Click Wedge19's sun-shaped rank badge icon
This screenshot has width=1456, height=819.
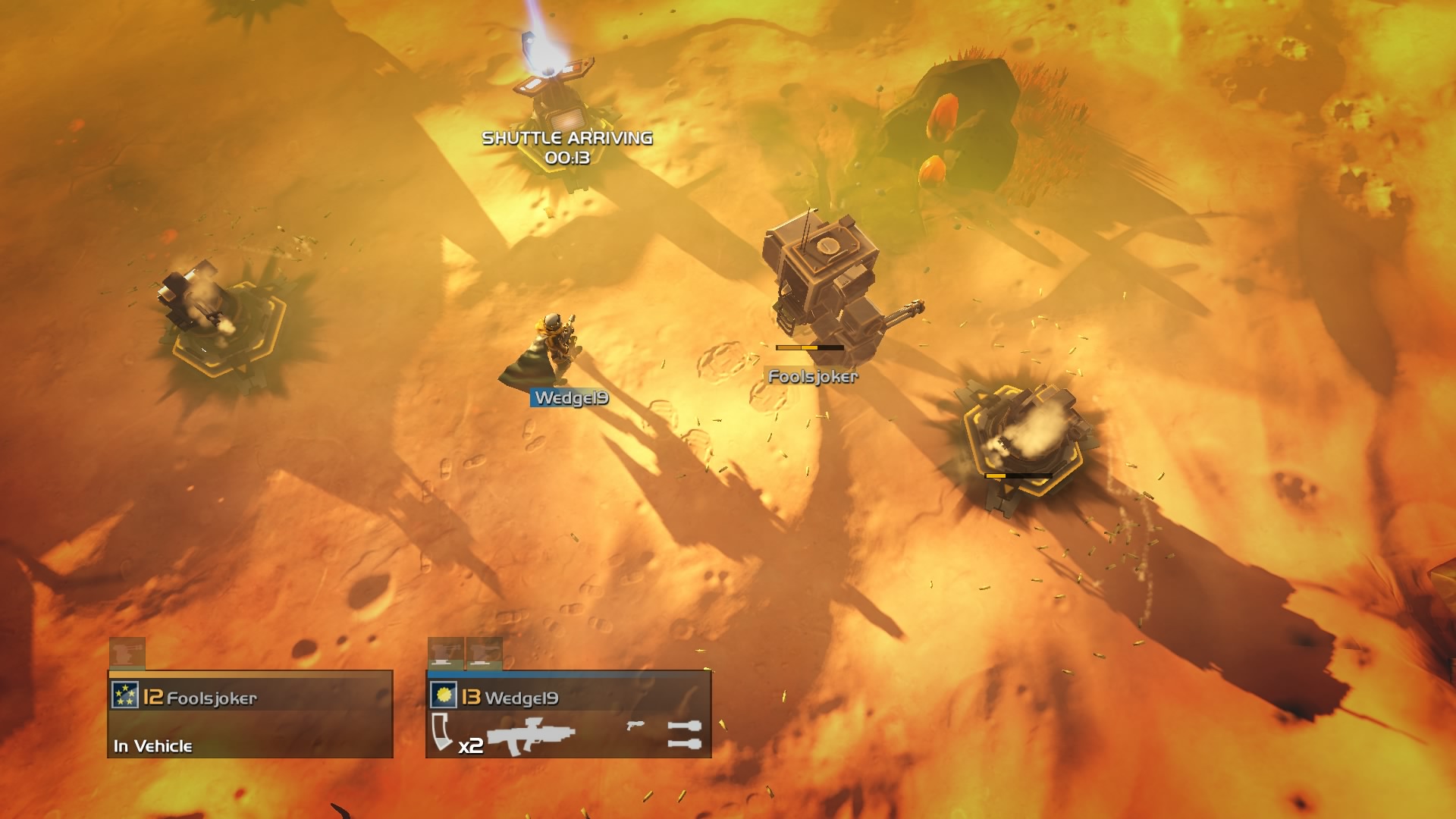point(444,696)
